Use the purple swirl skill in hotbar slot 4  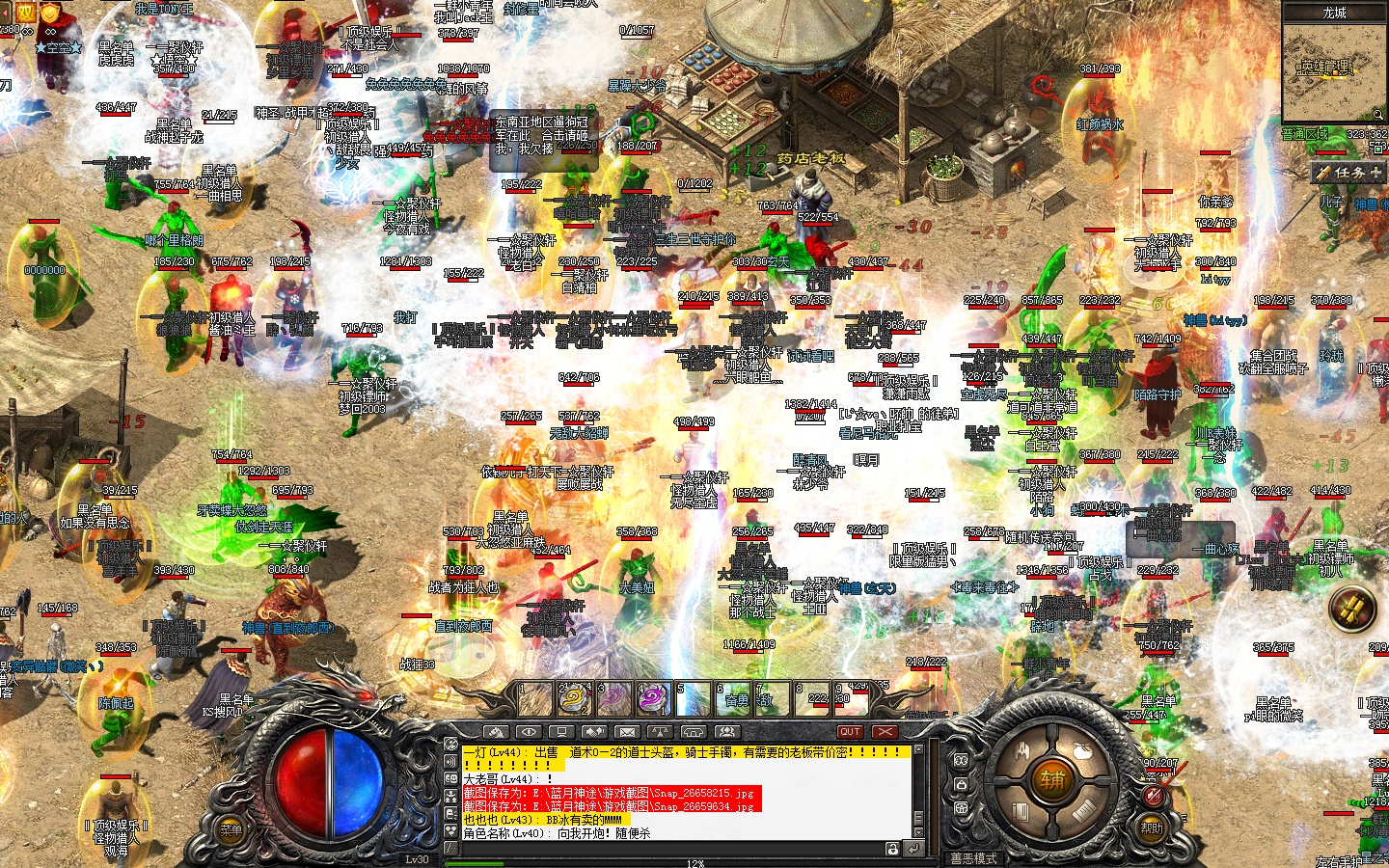point(653,699)
